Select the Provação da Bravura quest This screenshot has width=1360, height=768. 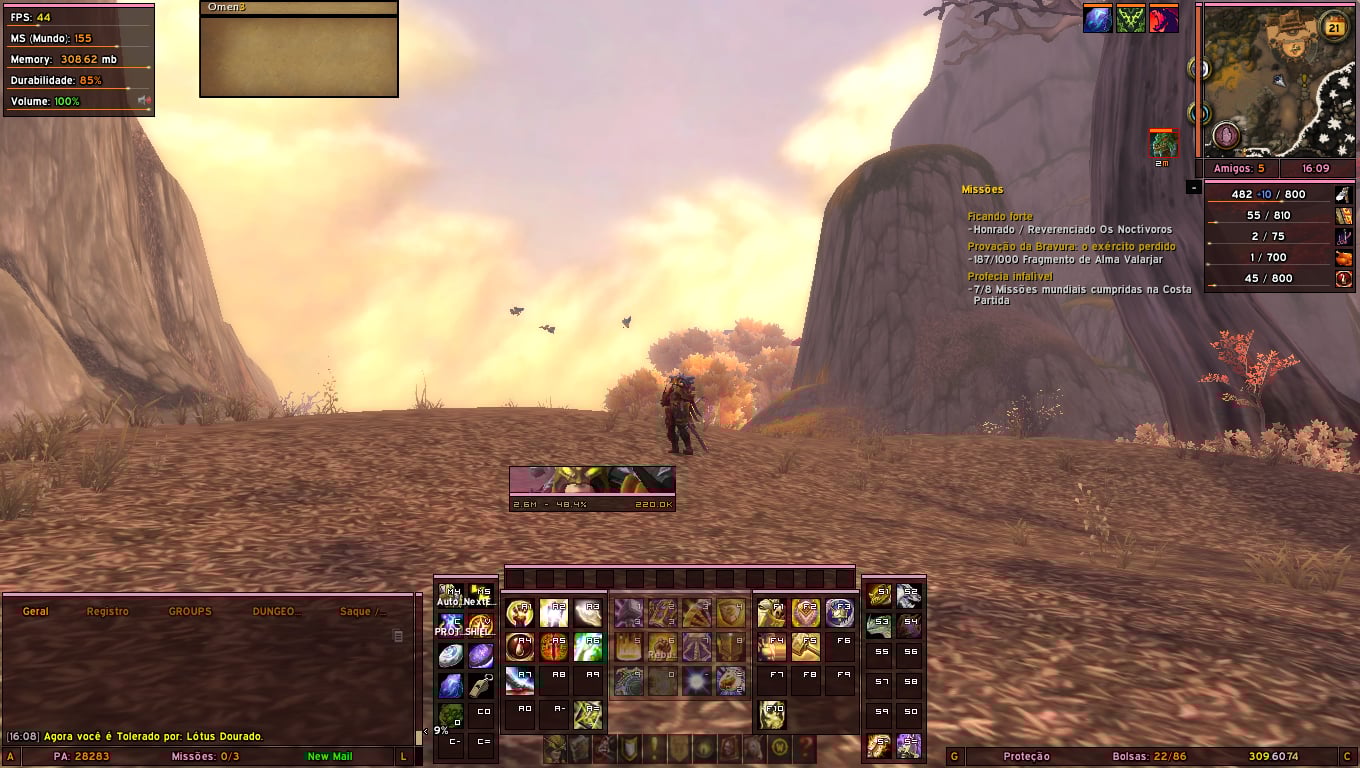1071,246
